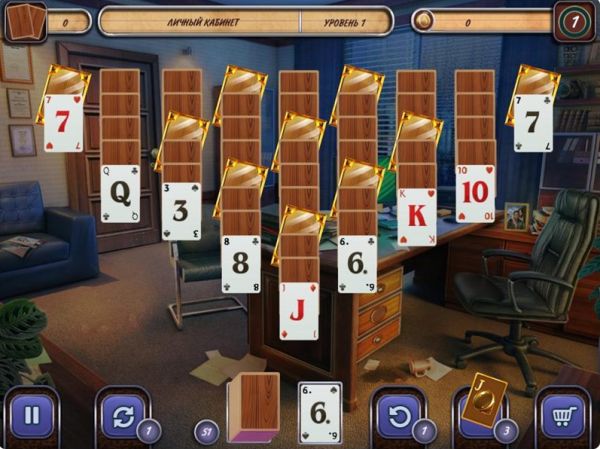Choose the red 10 card

(475, 193)
